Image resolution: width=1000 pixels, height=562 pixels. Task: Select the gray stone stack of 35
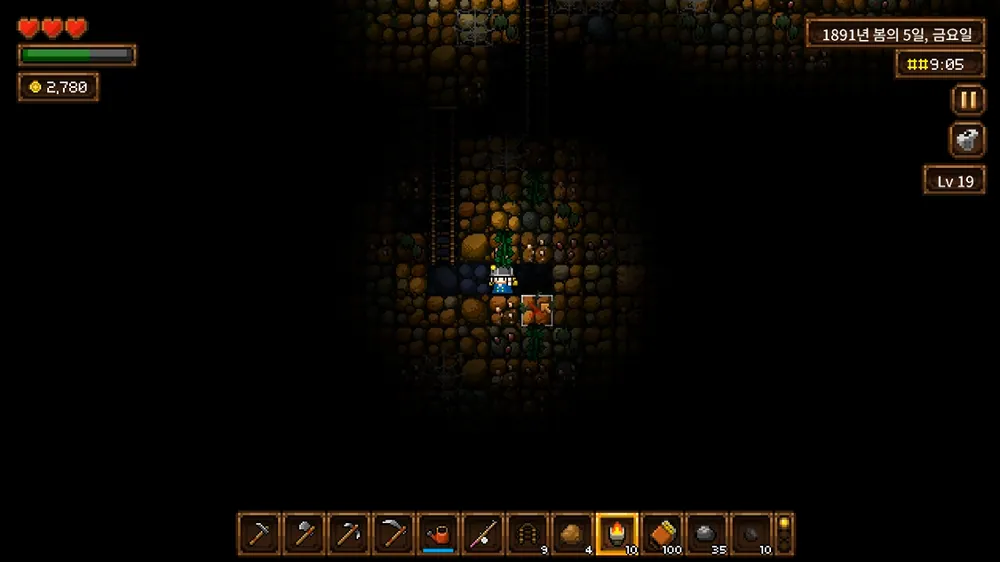(707, 533)
